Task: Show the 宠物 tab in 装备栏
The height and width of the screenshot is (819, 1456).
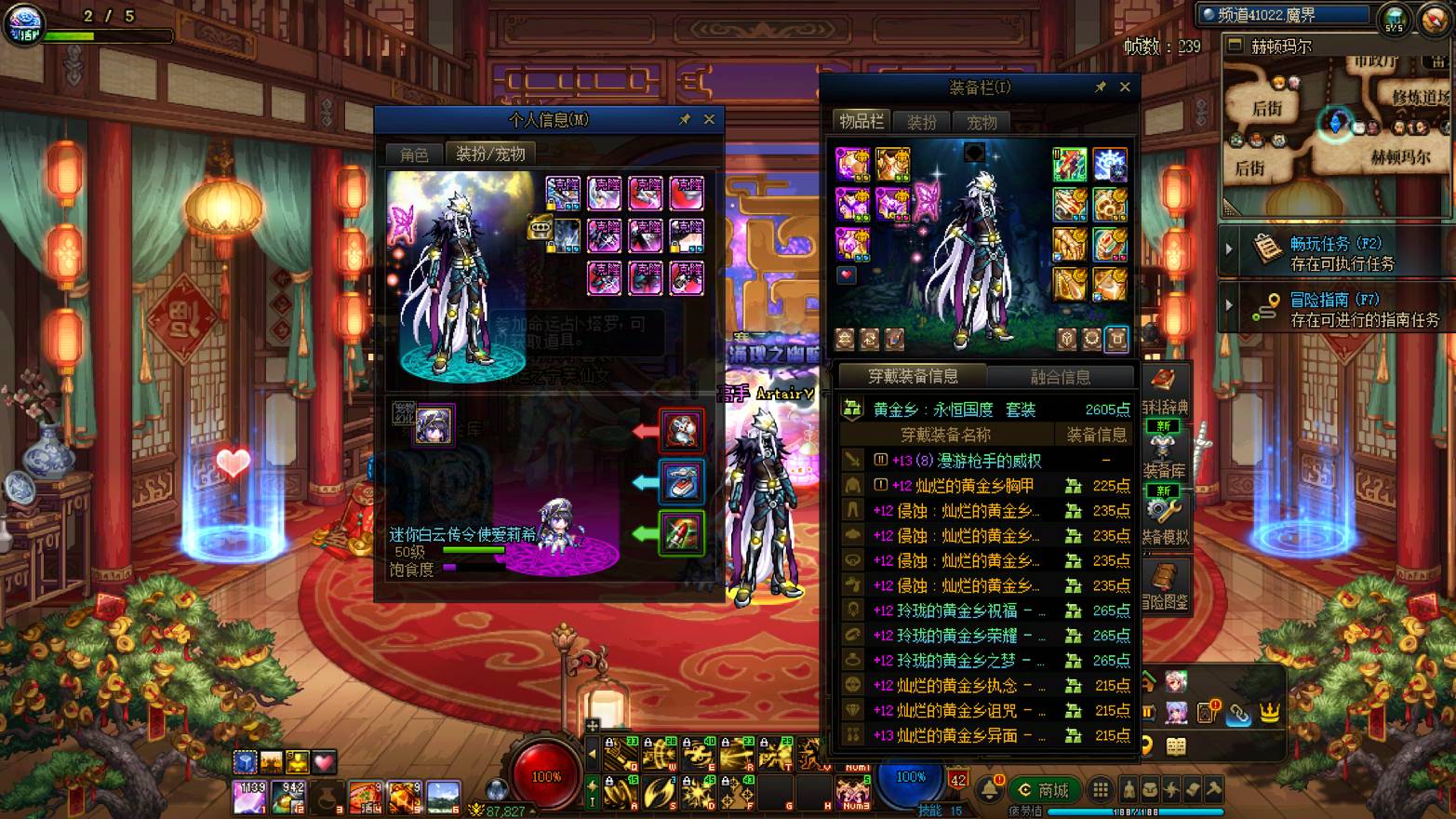Action: [982, 123]
